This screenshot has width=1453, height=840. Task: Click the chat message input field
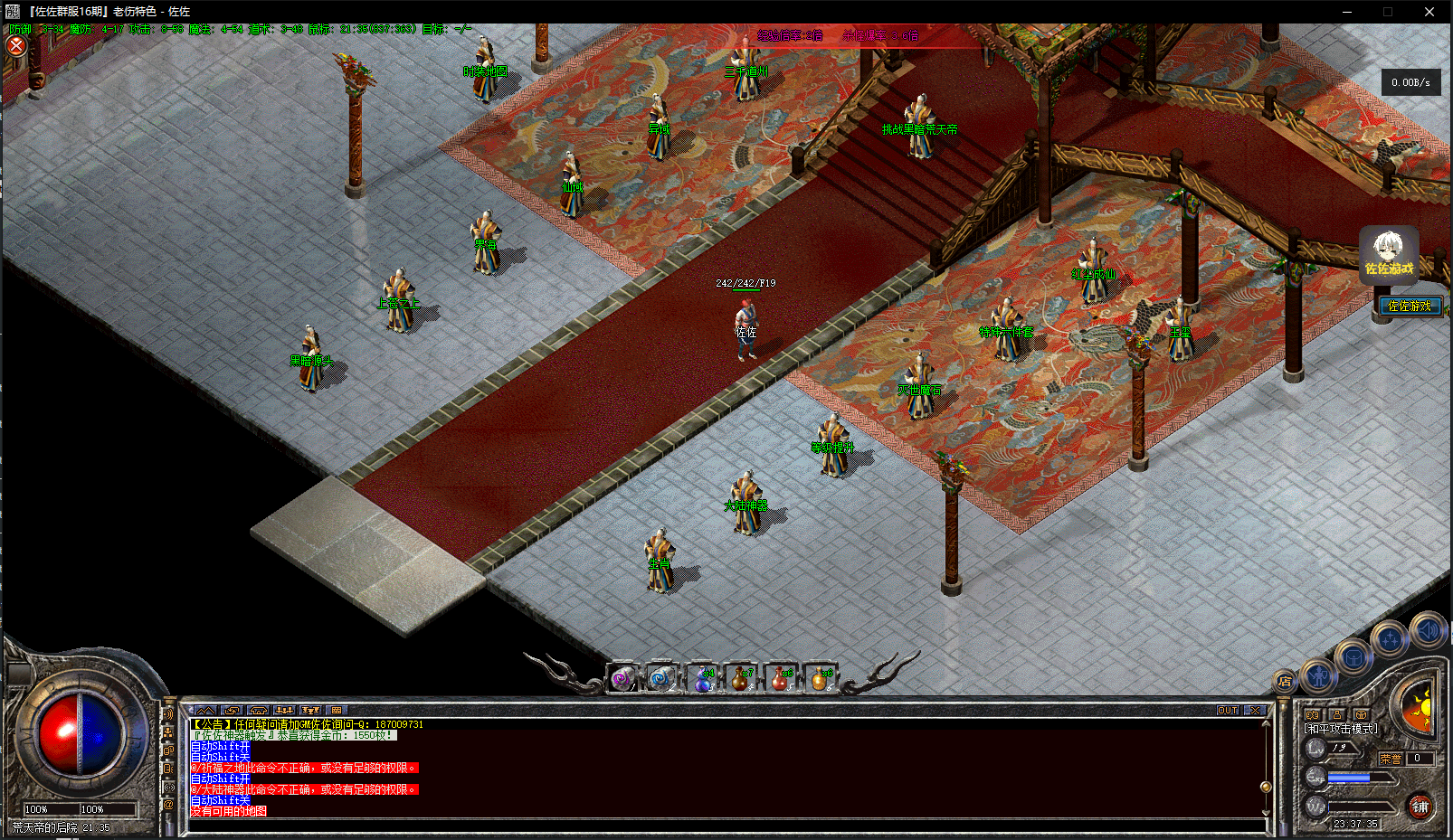click(724, 826)
